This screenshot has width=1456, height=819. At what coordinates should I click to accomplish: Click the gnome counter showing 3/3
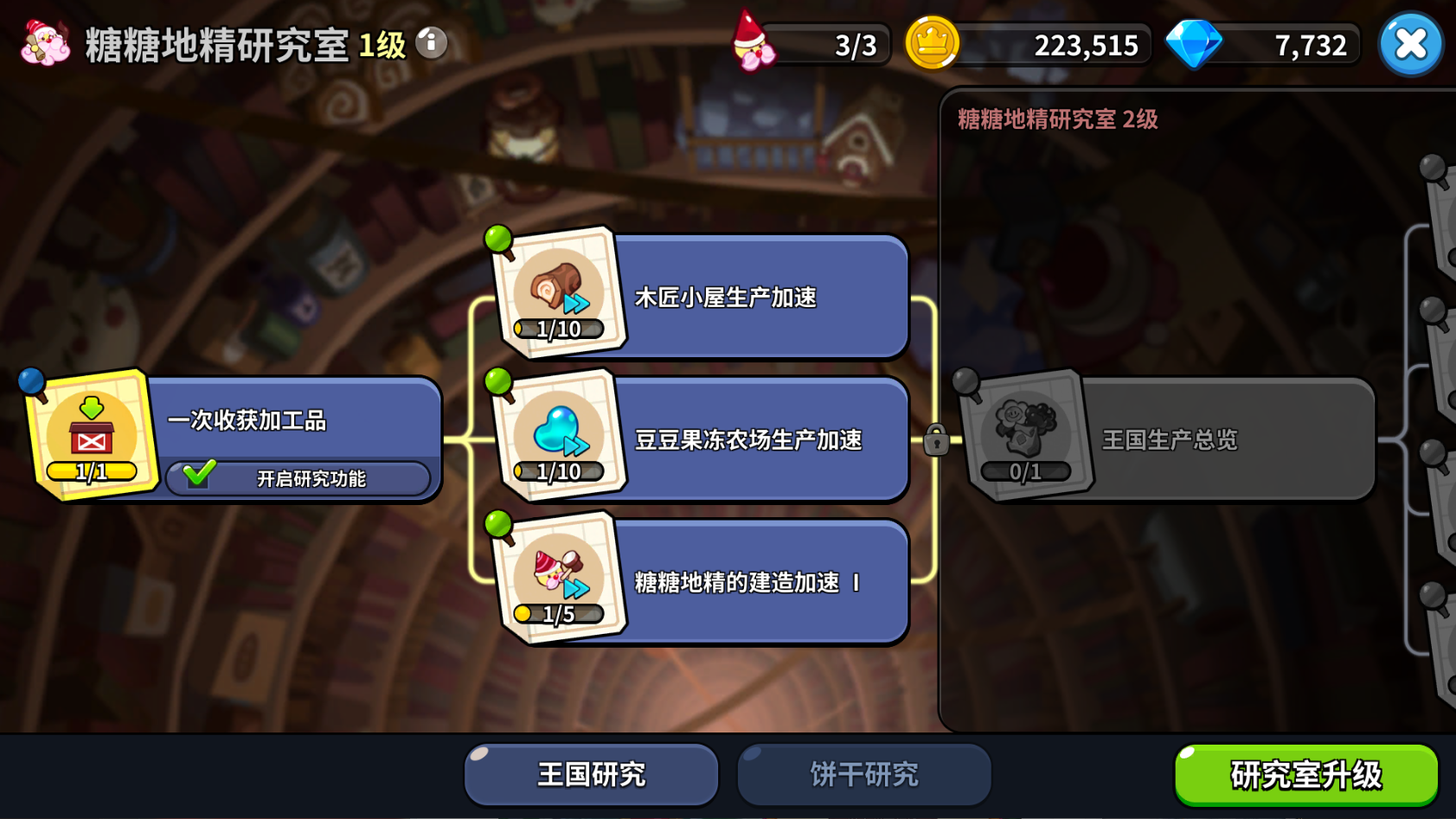[x=813, y=44]
